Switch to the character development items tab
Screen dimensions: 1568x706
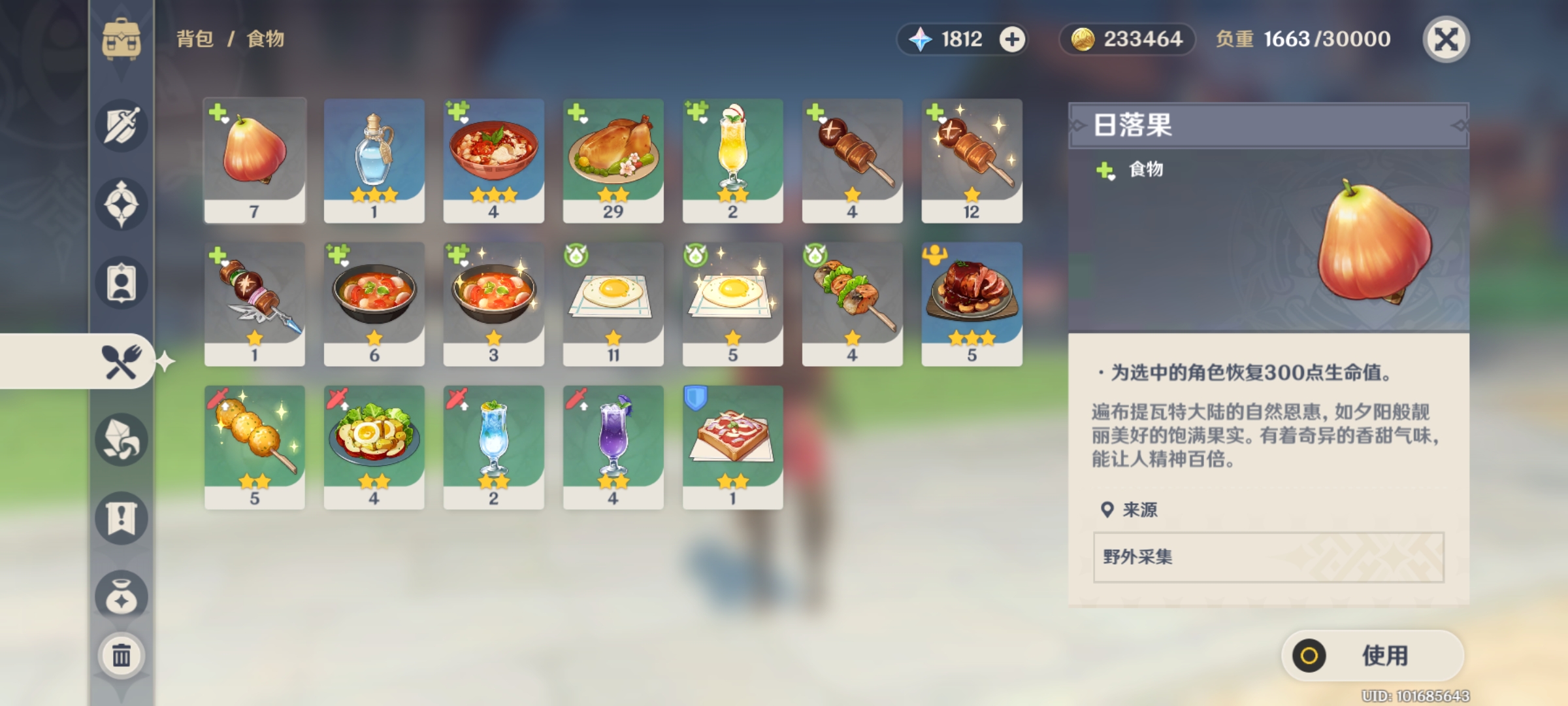pos(122,282)
